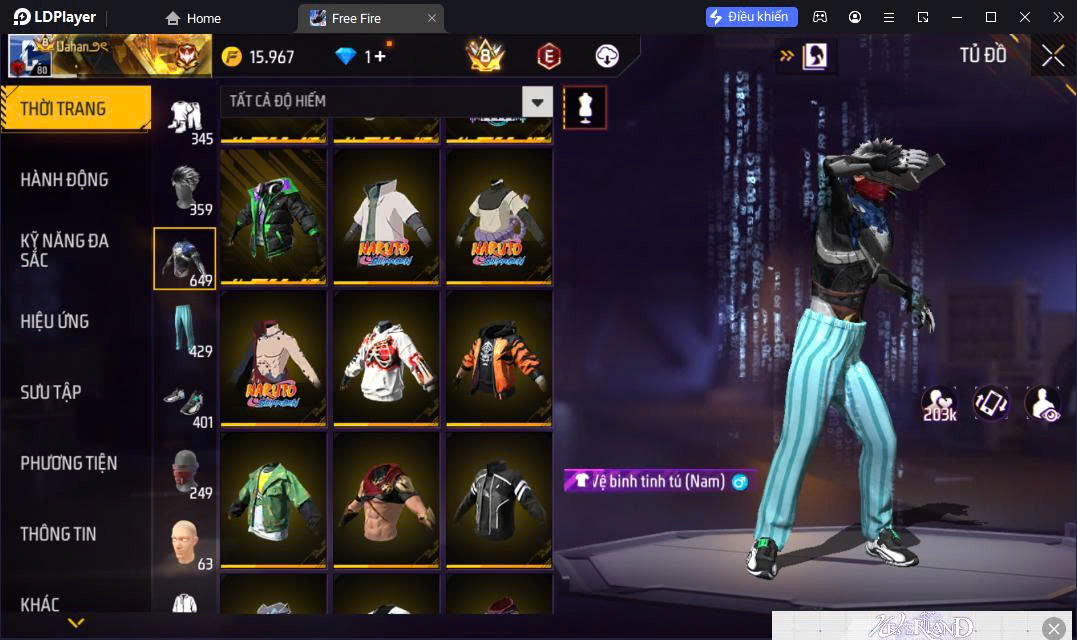Image resolution: width=1077 pixels, height=640 pixels.
Task: Close the Tủ Đồ wardrobe screen
Action: coord(1052,56)
